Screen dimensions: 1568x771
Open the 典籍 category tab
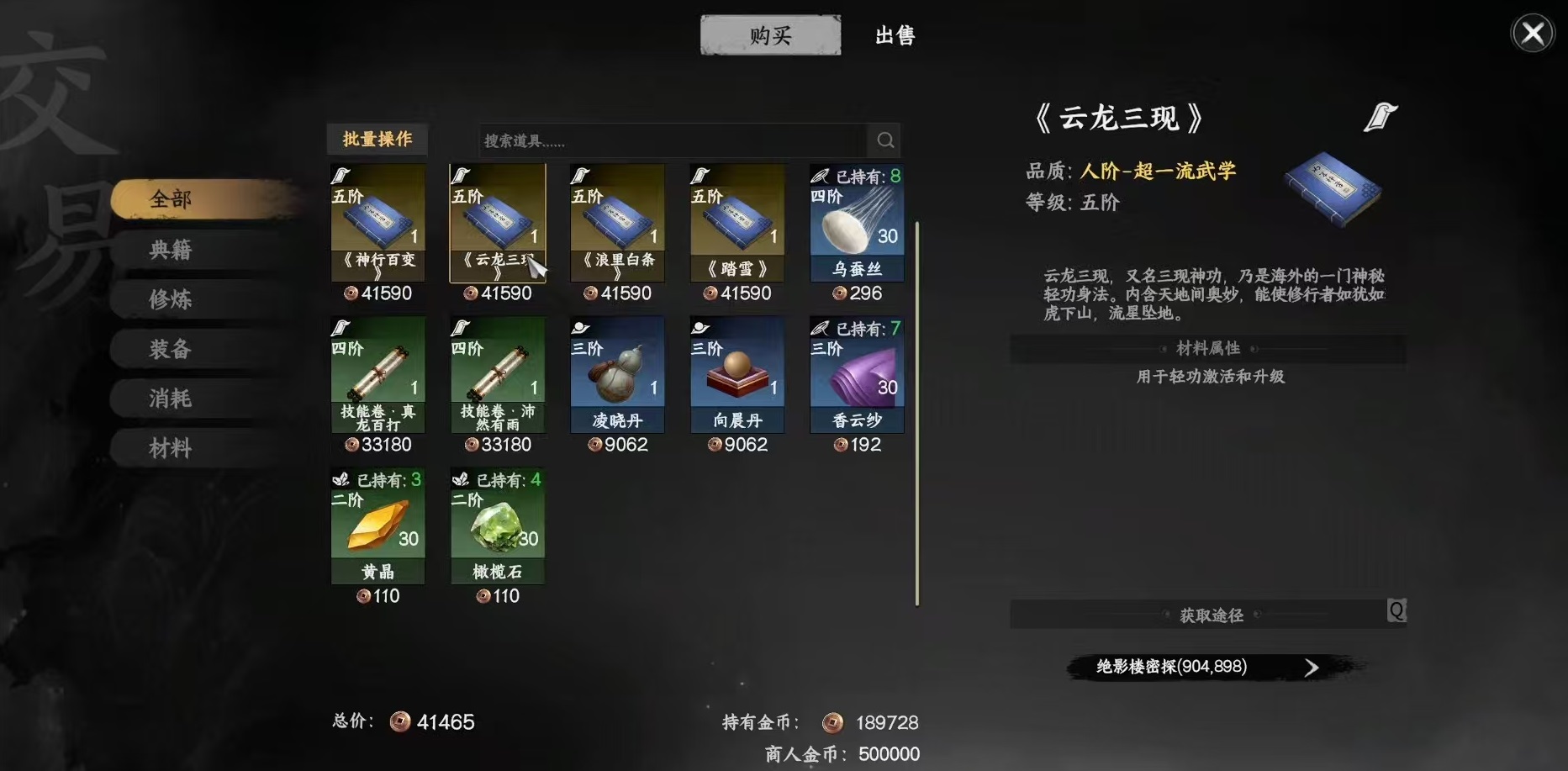pyautogui.click(x=172, y=250)
